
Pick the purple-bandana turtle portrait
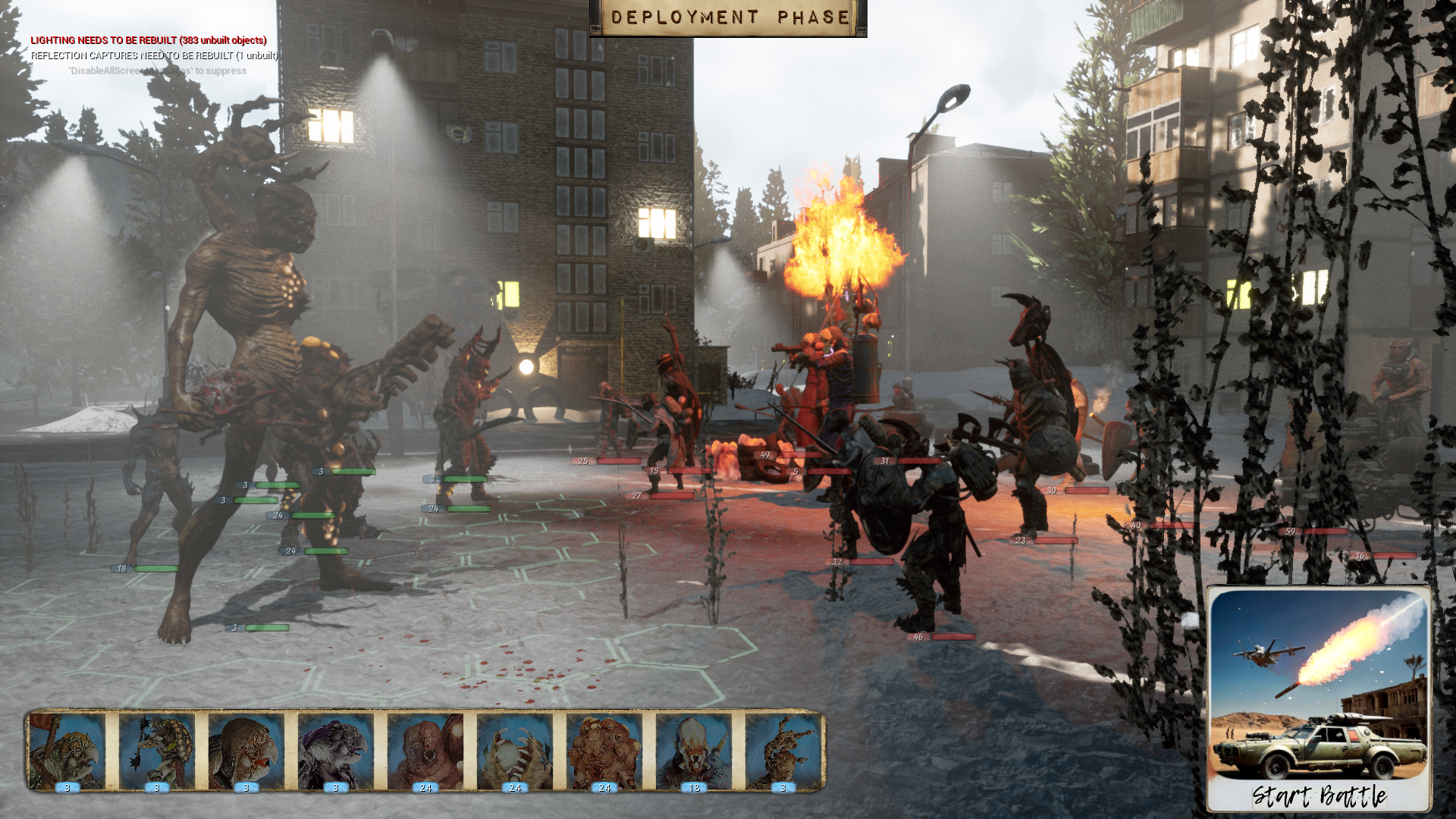[x=336, y=752]
